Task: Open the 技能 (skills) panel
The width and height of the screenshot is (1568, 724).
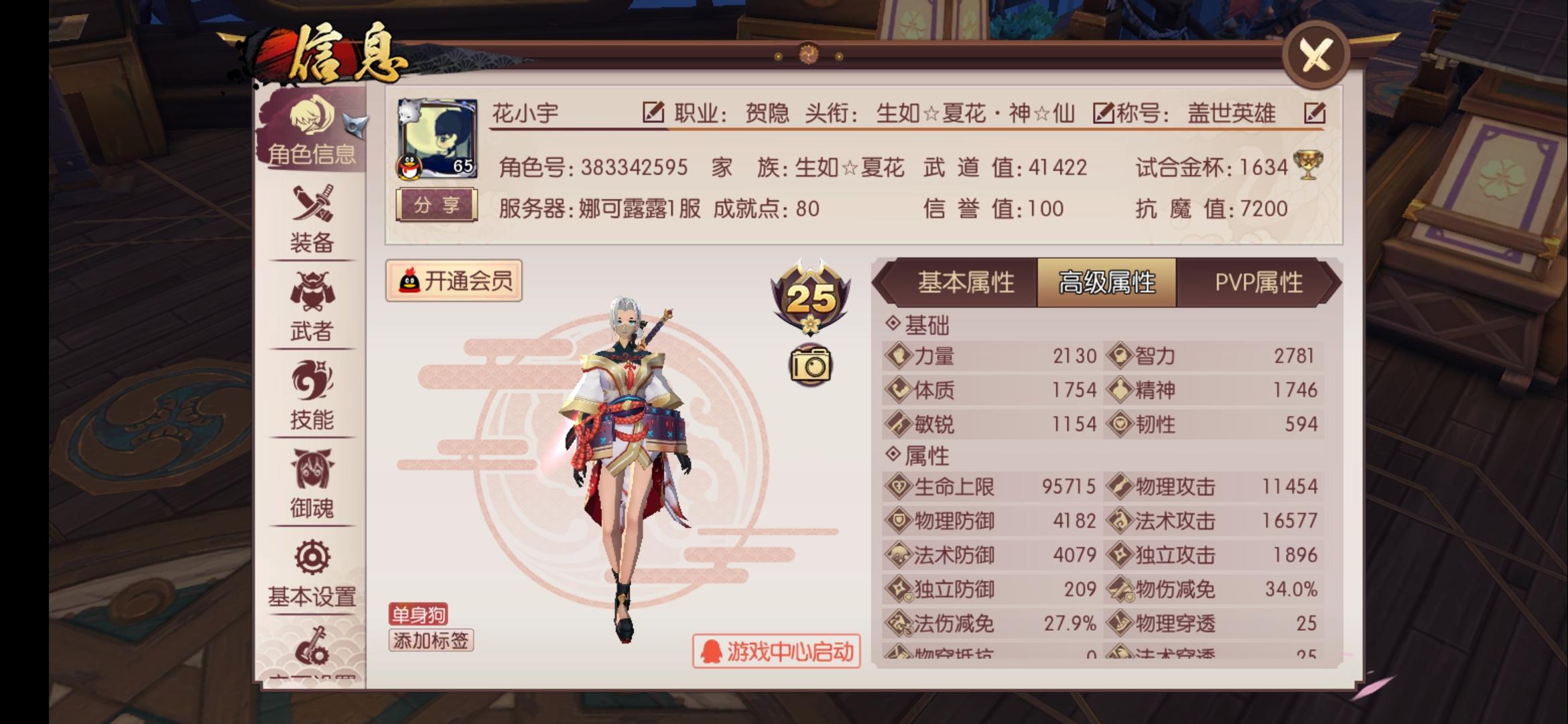Action: pos(312,399)
